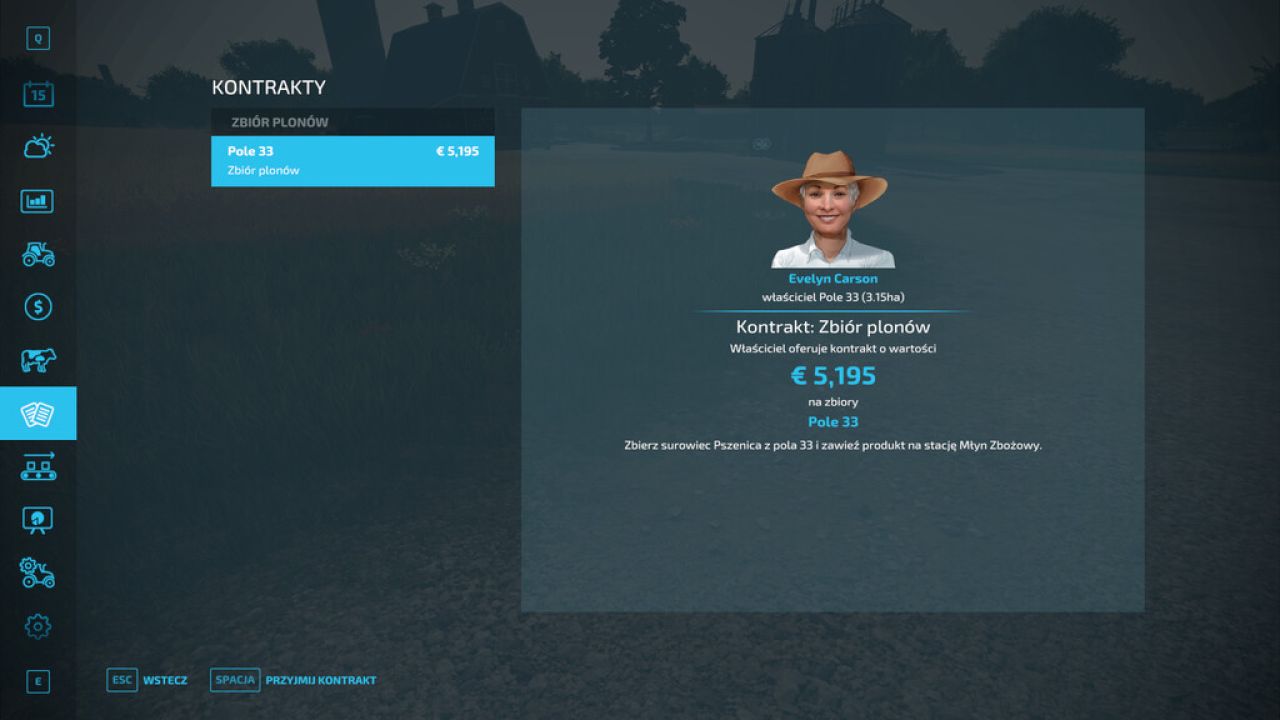
Task: Switch to the animals cow tab
Action: [38, 360]
